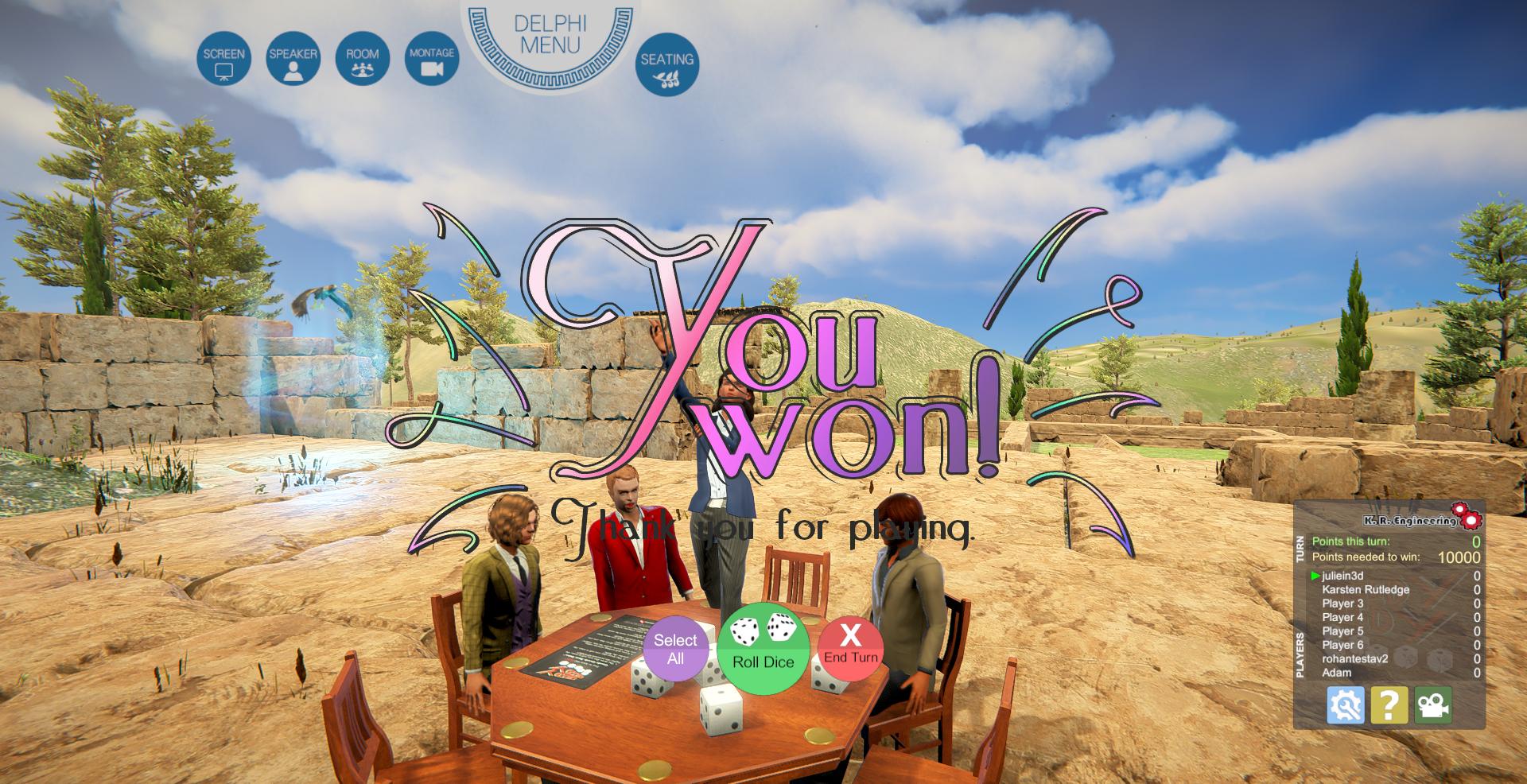
Task: Select the Room view button
Action: 362,59
